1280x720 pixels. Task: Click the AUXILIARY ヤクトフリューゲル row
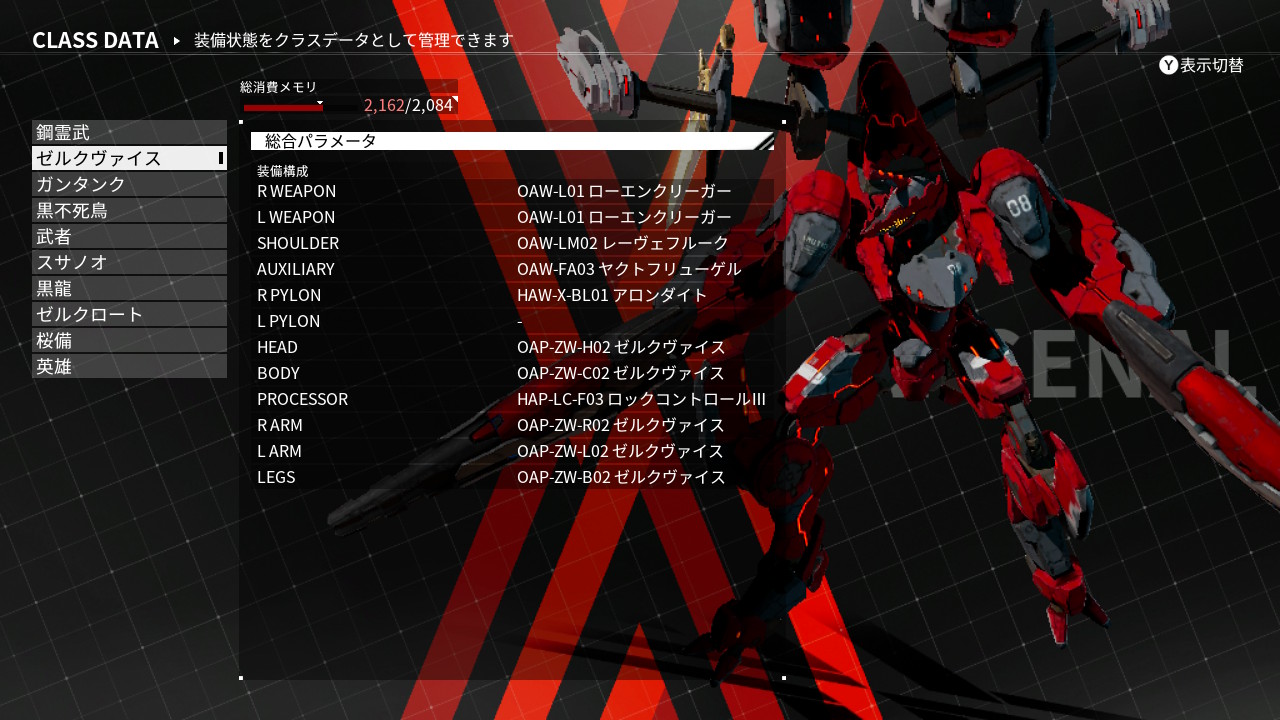point(500,269)
